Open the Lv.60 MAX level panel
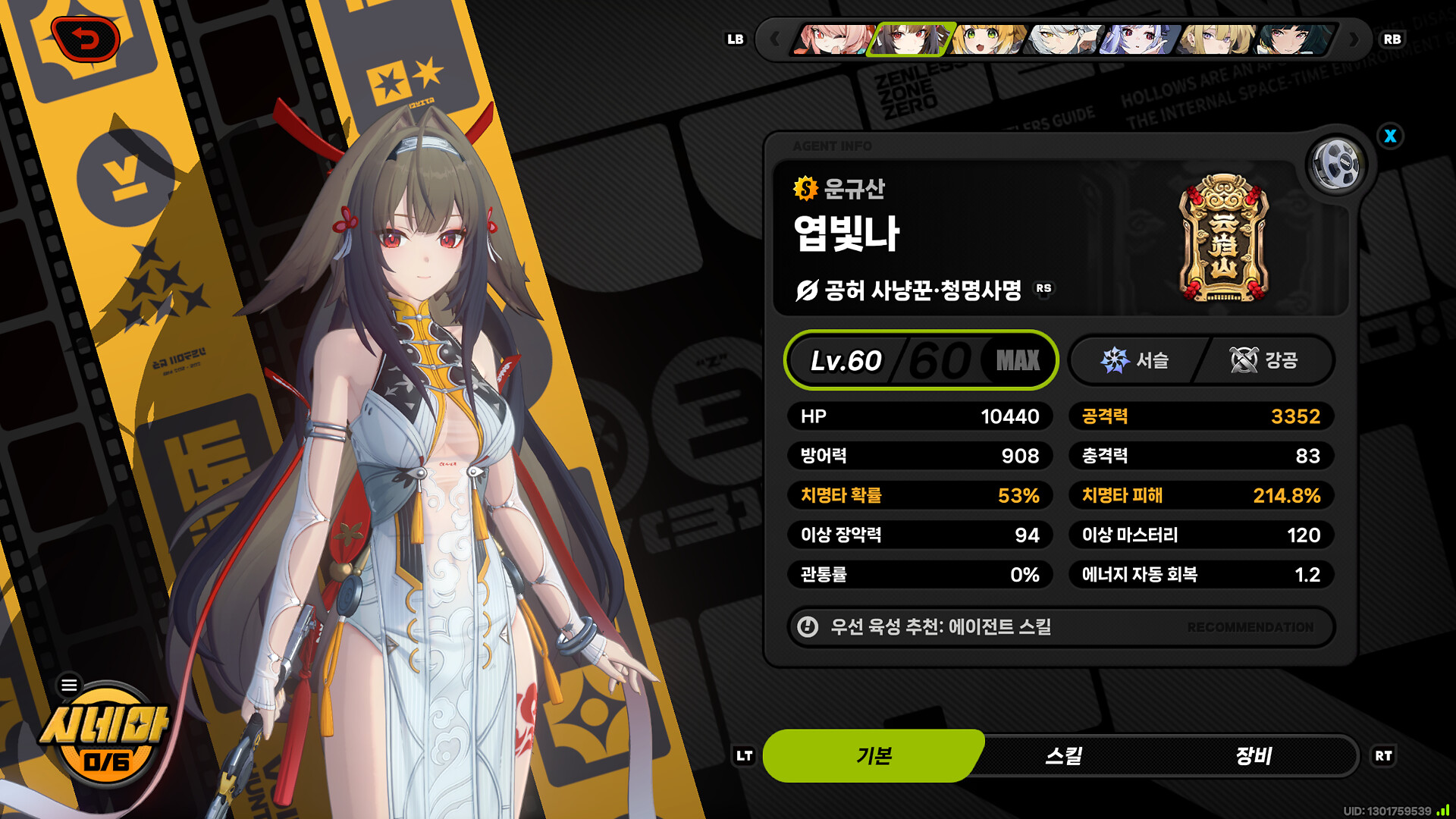Viewport: 1456px width, 819px height. click(x=921, y=360)
